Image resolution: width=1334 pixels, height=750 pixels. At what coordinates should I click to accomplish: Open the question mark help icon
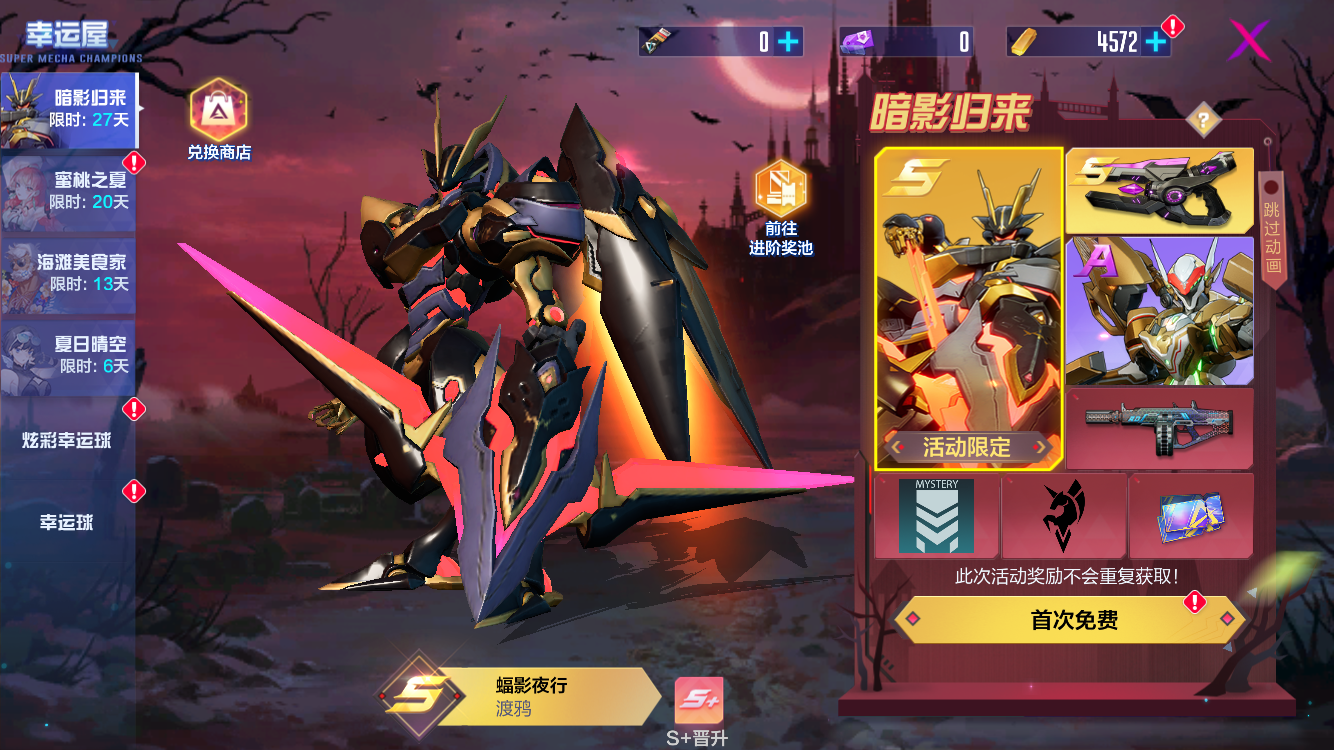(x=1204, y=121)
